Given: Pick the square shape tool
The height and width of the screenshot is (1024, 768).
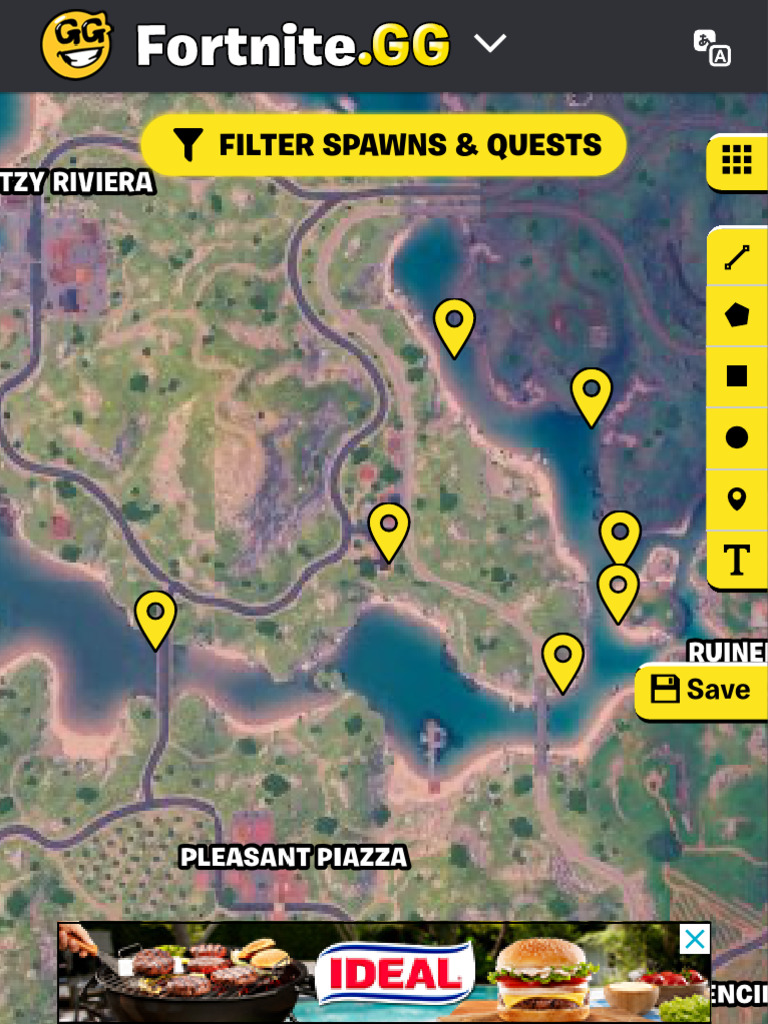Looking at the screenshot, I should tap(737, 376).
